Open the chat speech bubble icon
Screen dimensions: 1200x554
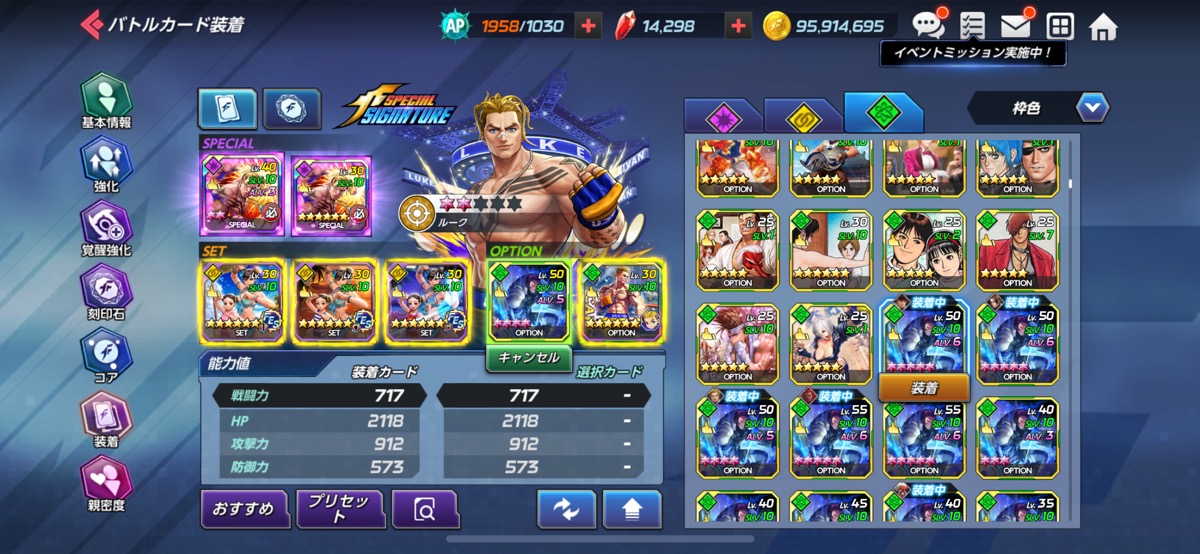click(928, 24)
